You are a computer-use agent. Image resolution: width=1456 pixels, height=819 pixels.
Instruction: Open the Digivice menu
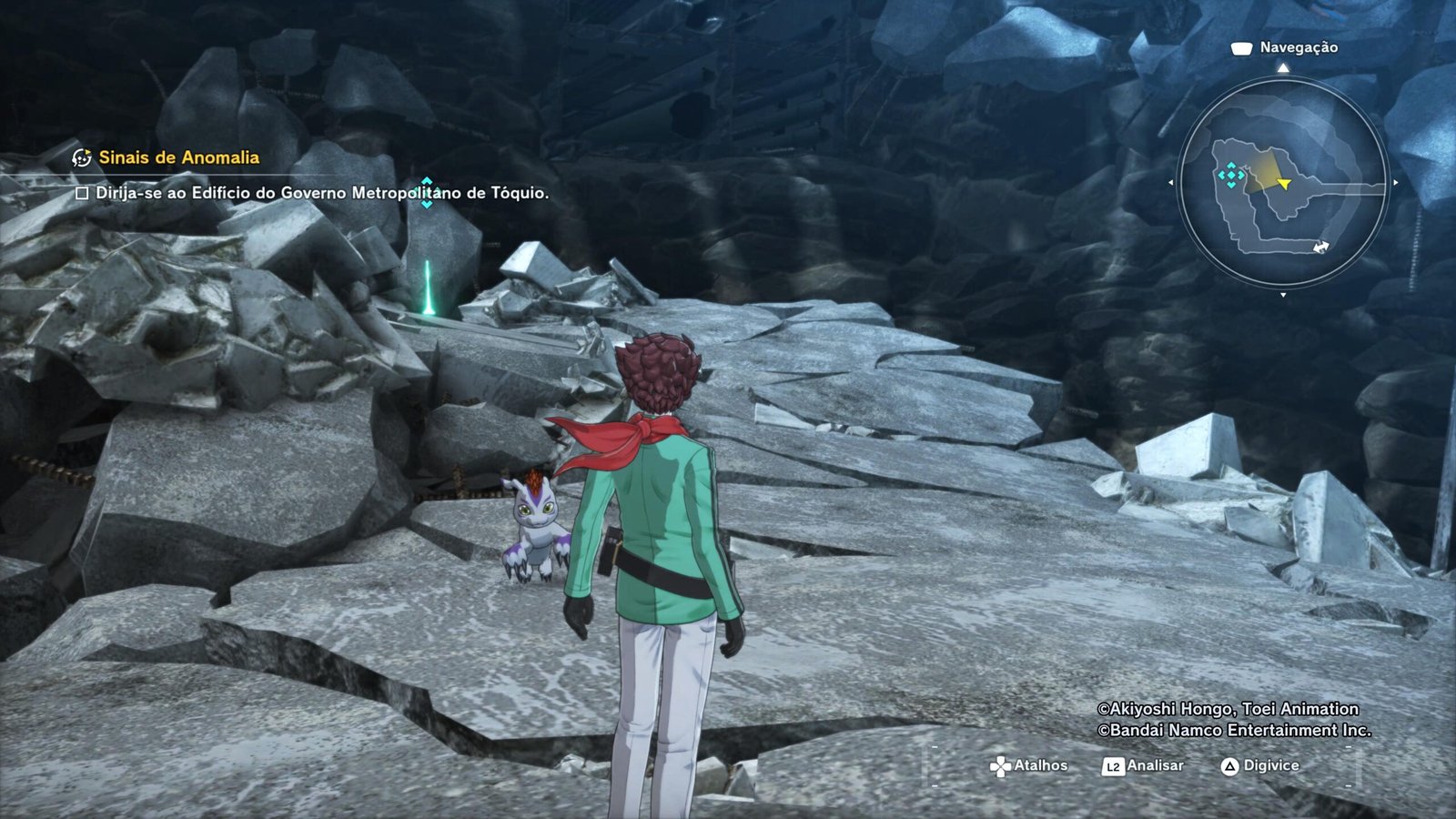coord(1260,766)
